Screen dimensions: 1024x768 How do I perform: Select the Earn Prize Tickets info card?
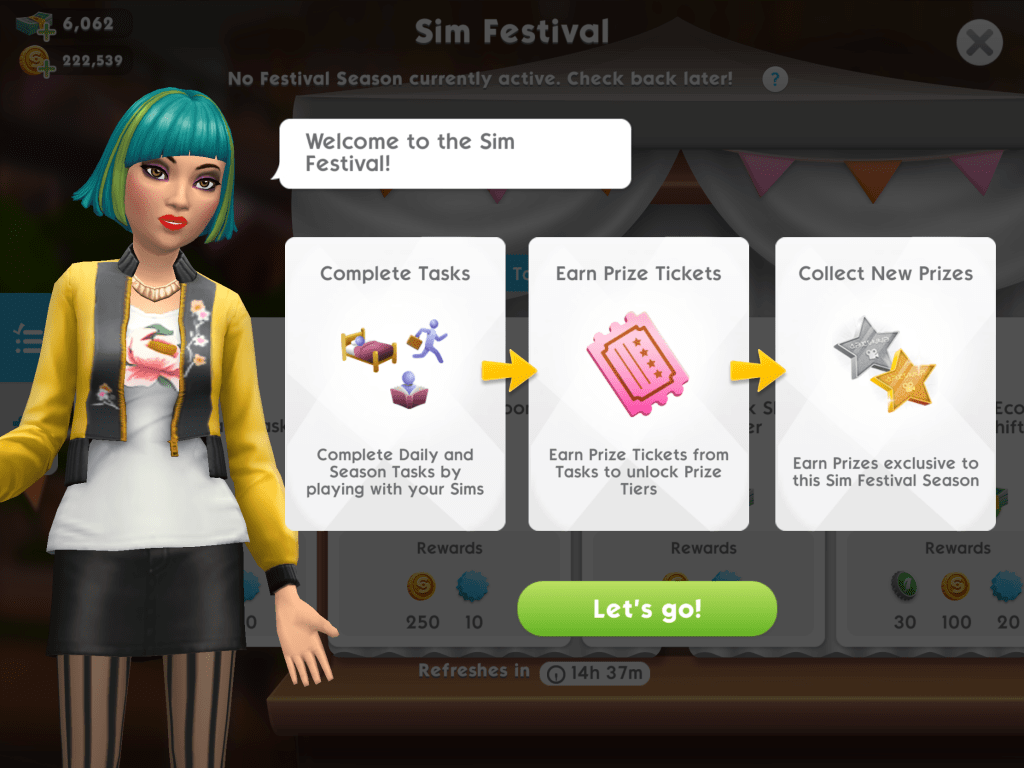pyautogui.click(x=638, y=383)
